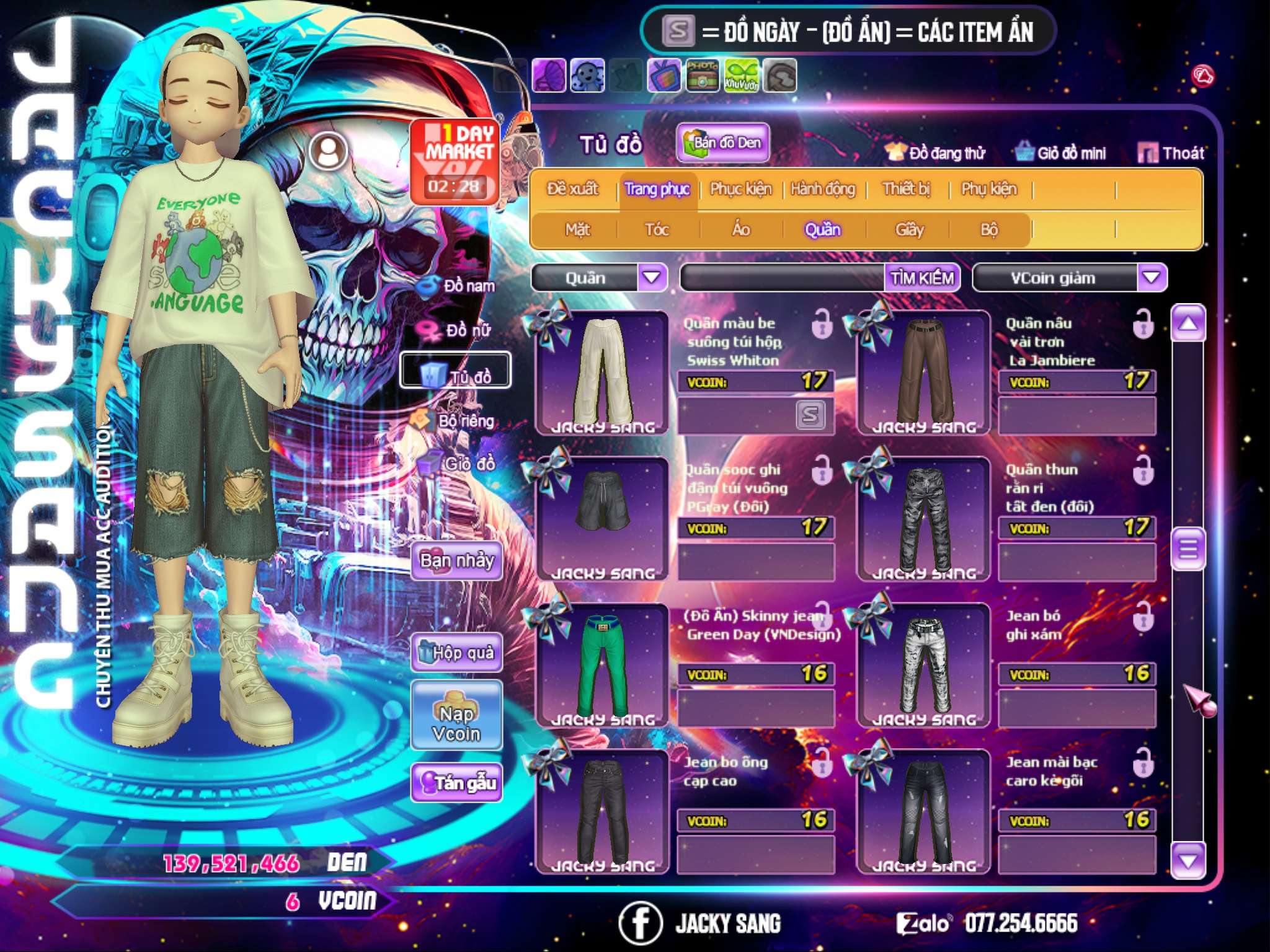Choose the Áo clothing subcategory
1270x952 pixels.
[x=740, y=230]
